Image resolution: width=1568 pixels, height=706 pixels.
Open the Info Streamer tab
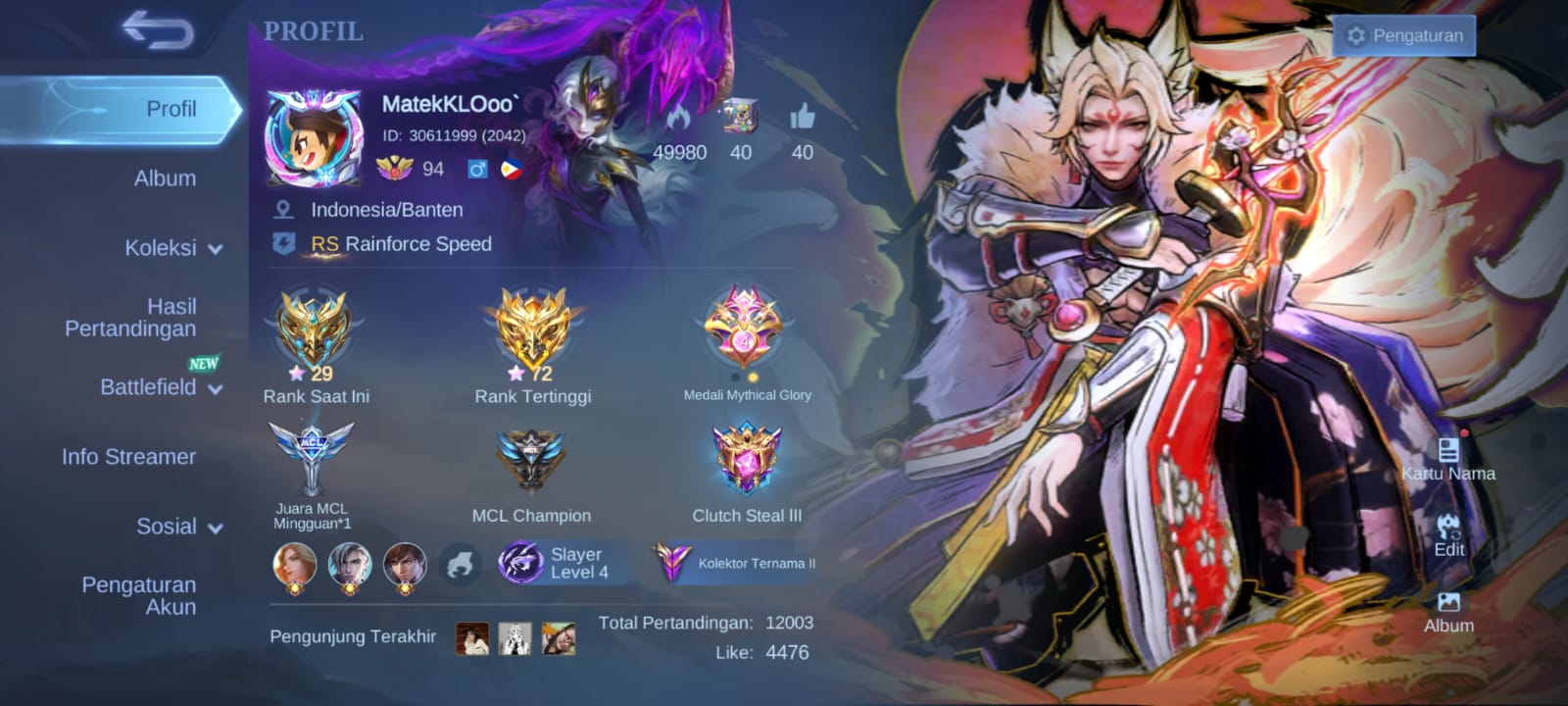click(x=128, y=457)
